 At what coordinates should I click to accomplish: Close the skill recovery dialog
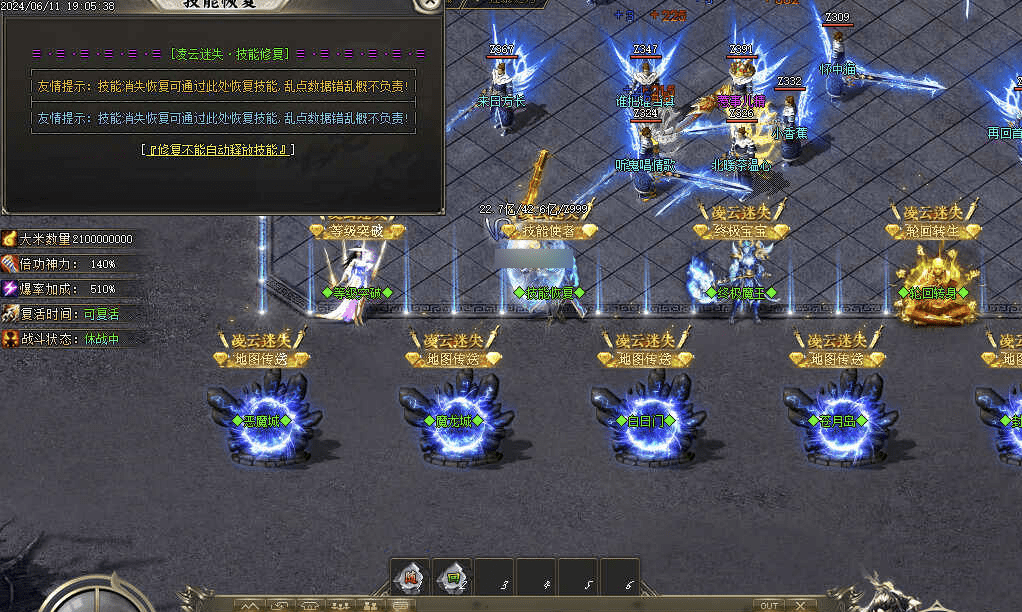coord(429,3)
